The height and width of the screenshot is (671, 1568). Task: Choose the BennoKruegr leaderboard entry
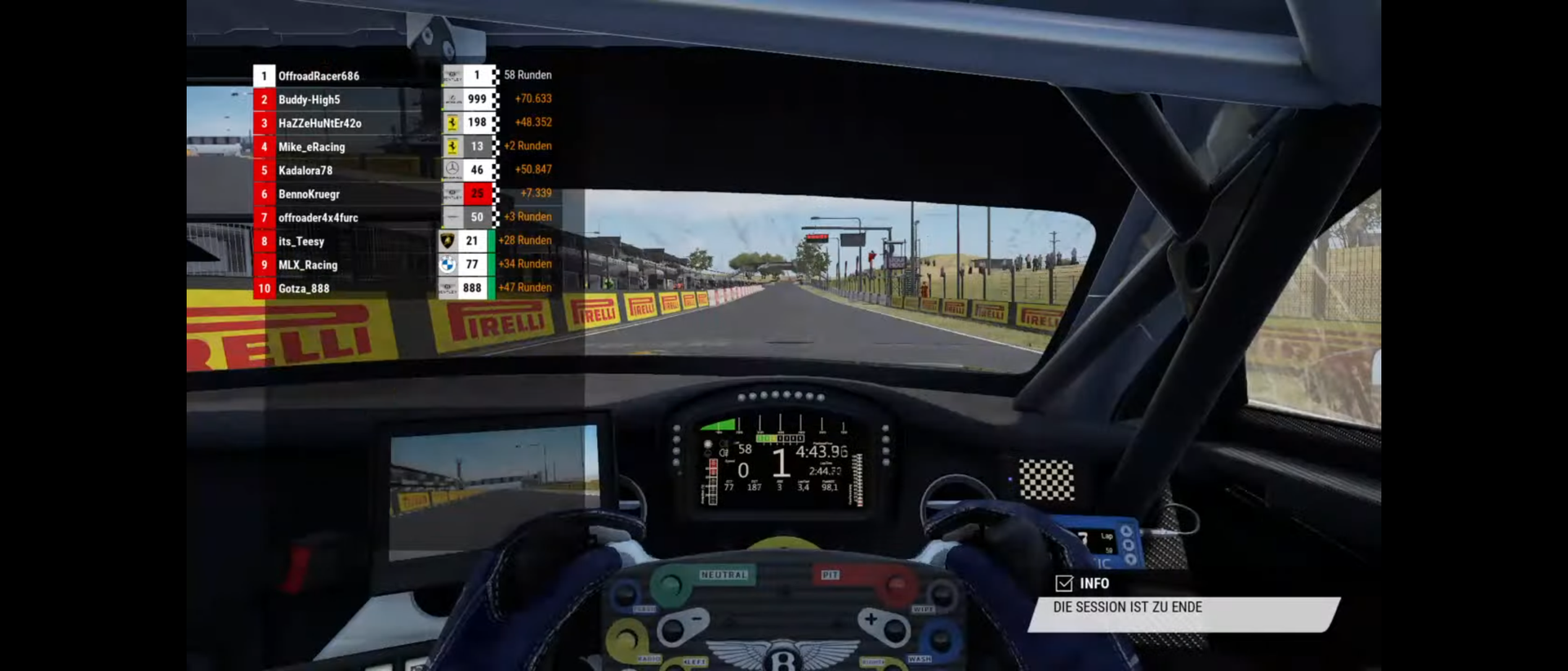pyautogui.click(x=309, y=194)
